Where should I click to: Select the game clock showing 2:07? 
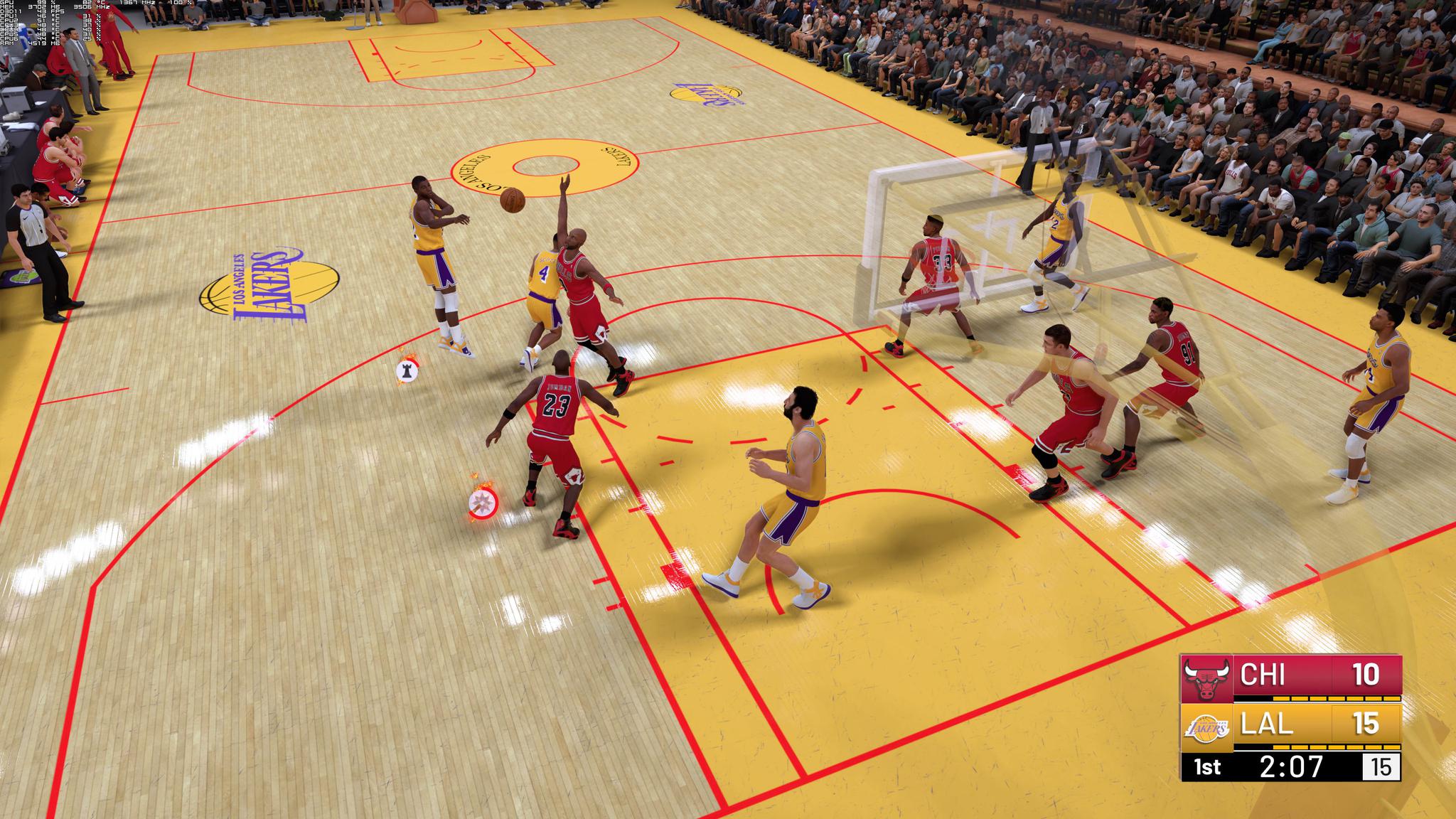tap(1292, 766)
